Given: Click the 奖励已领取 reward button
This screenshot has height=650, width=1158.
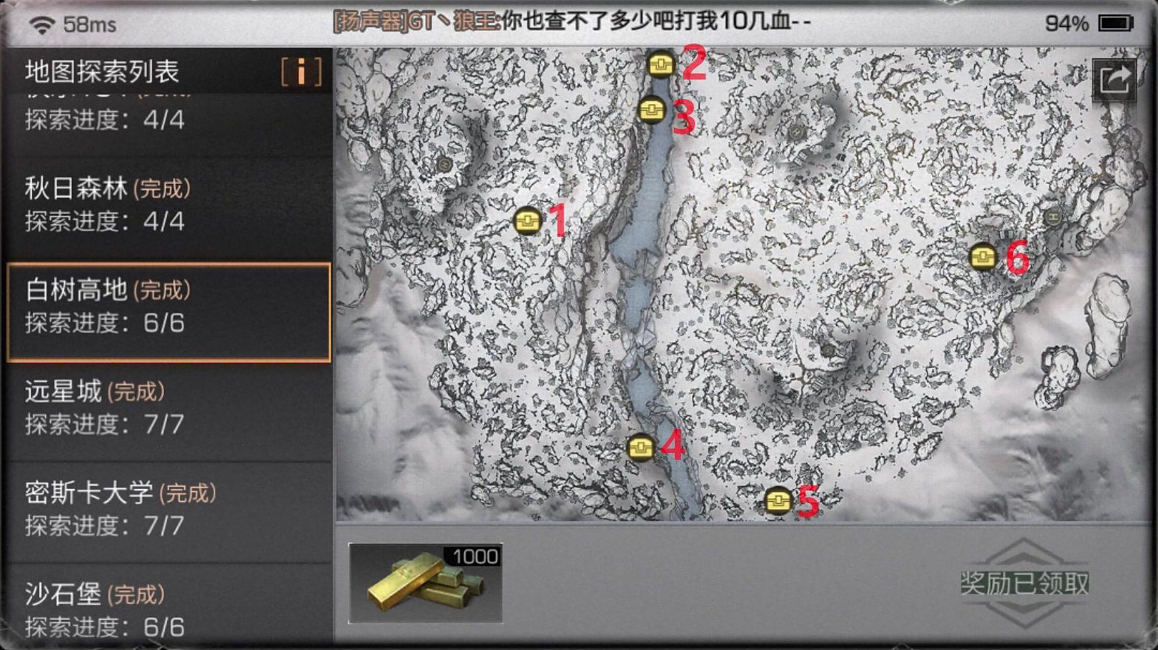Looking at the screenshot, I should pos(1023,583).
